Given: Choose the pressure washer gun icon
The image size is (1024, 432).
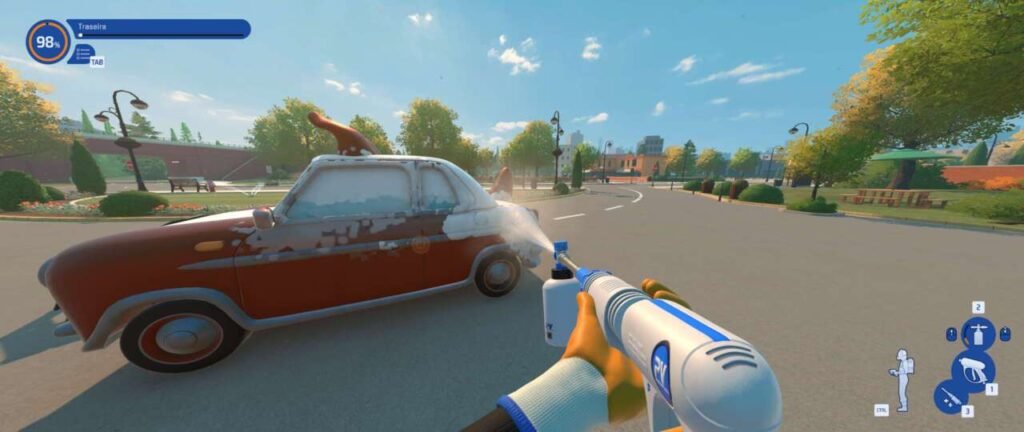Looking at the screenshot, I should (971, 368).
